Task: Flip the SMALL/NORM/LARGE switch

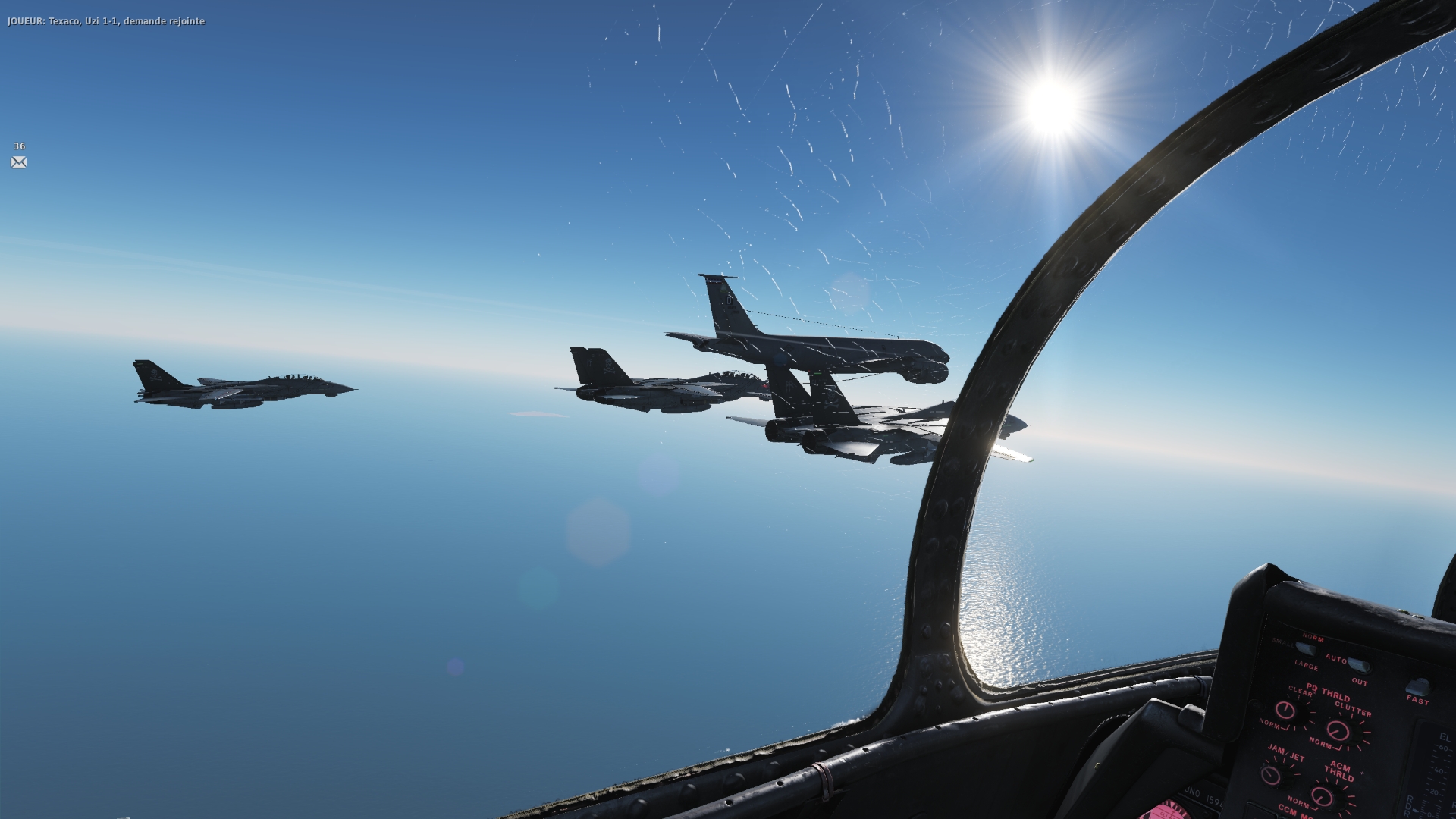Action: 1304,649
